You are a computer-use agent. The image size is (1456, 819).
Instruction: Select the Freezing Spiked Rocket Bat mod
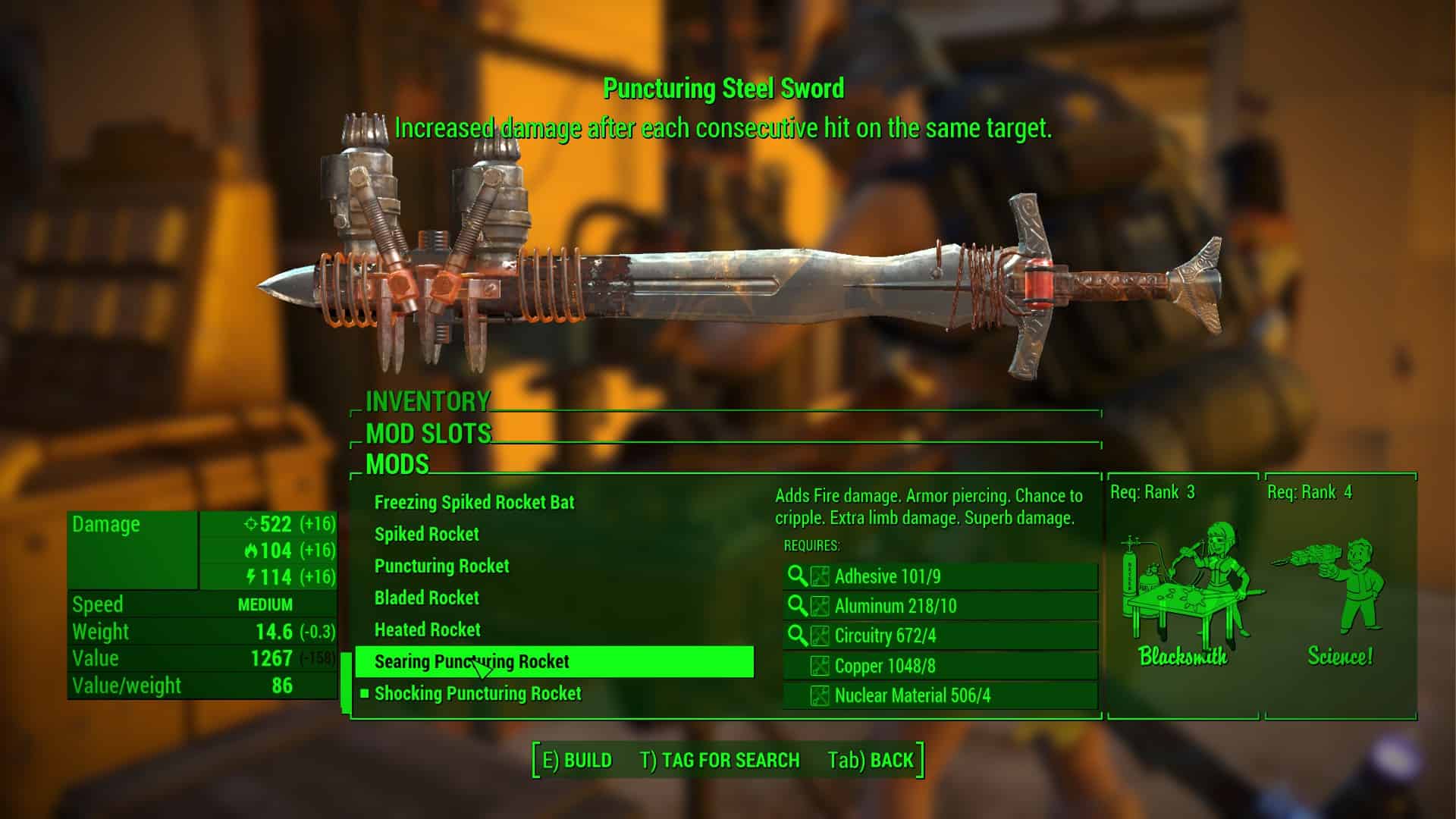[474, 502]
